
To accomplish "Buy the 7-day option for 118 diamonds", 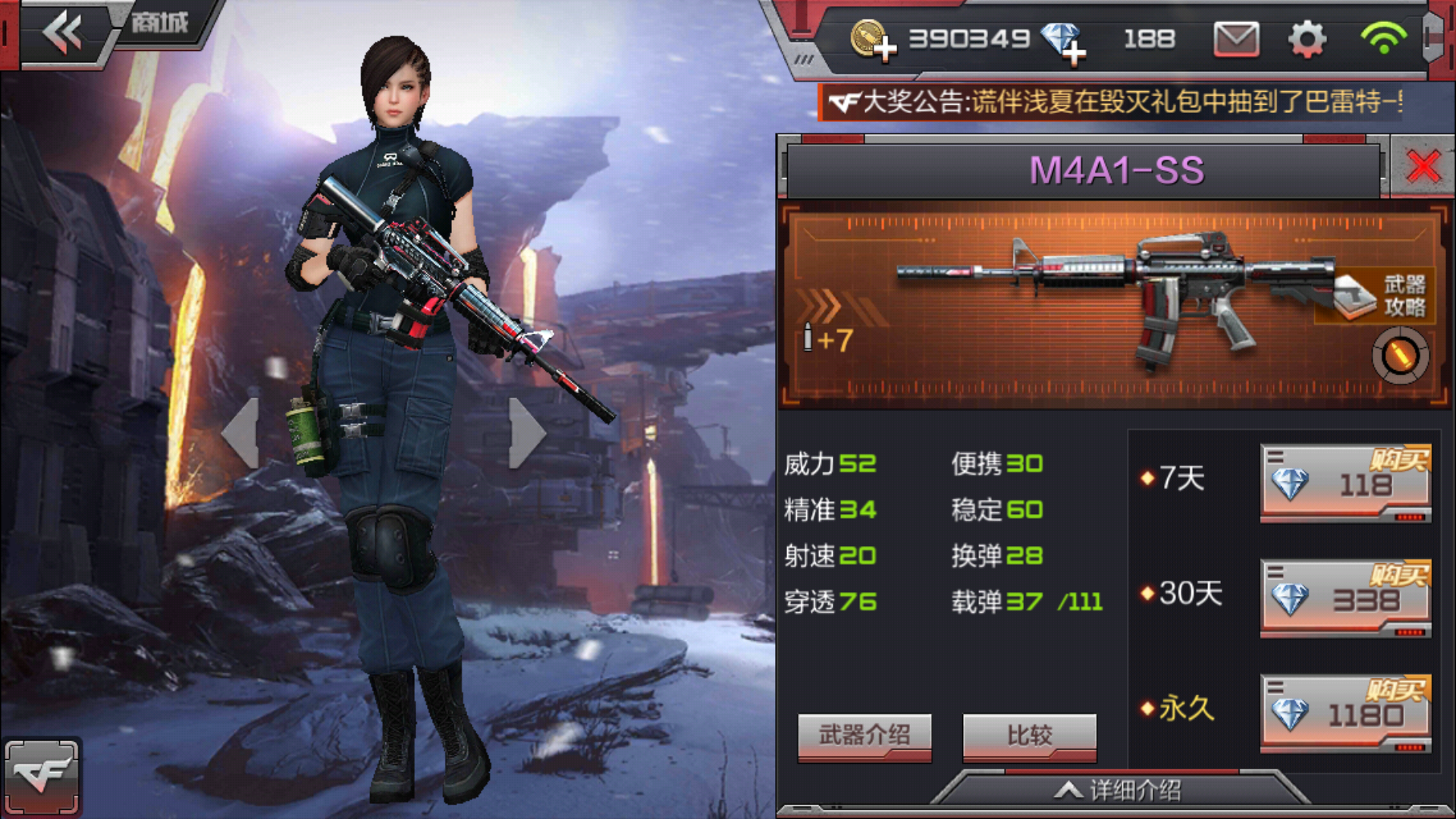I will (1345, 483).
